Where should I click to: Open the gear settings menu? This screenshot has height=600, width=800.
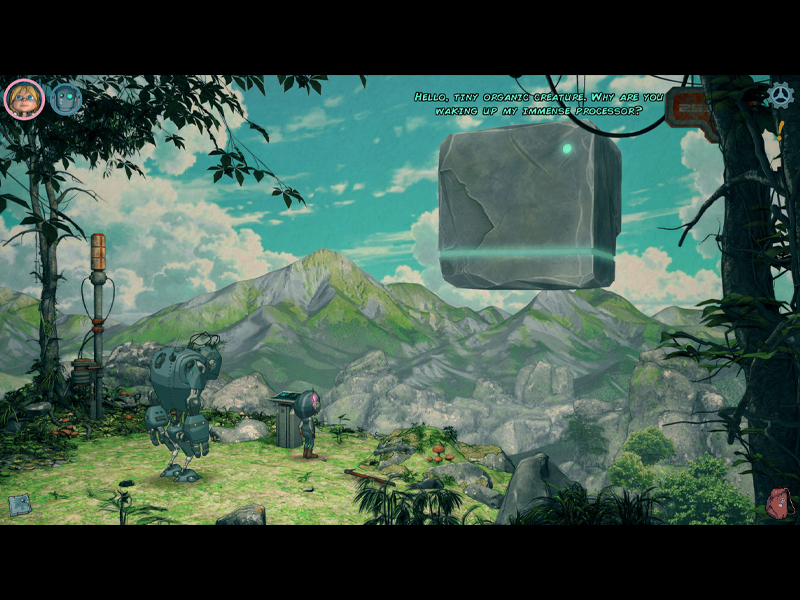[x=779, y=95]
